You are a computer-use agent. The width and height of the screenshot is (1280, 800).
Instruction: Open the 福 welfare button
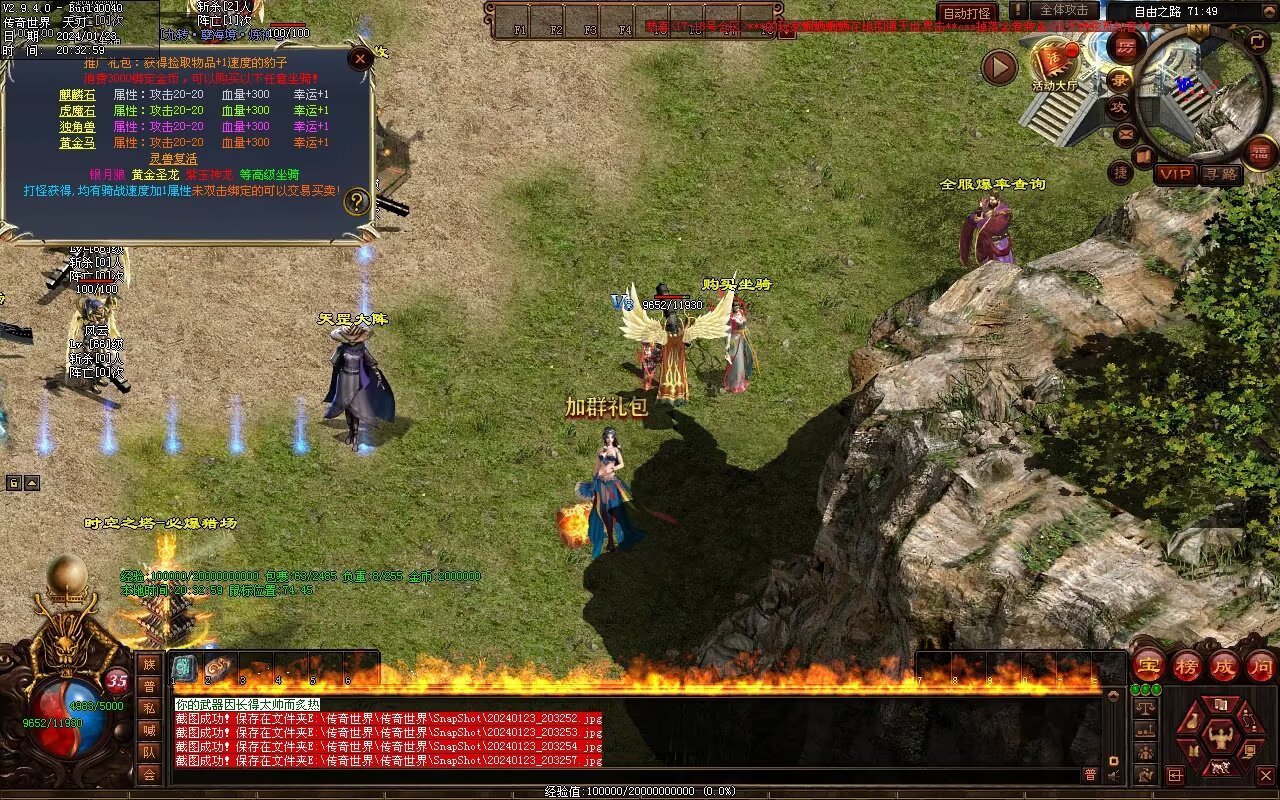(x=1261, y=153)
